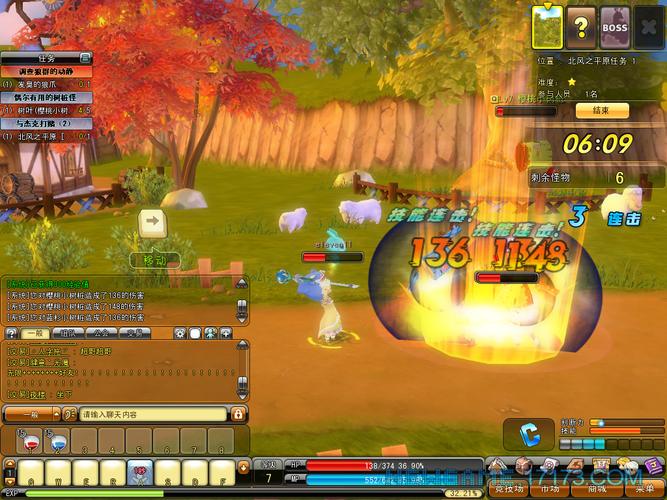Click the chat input field
667x500 pixels.
click(x=152, y=414)
